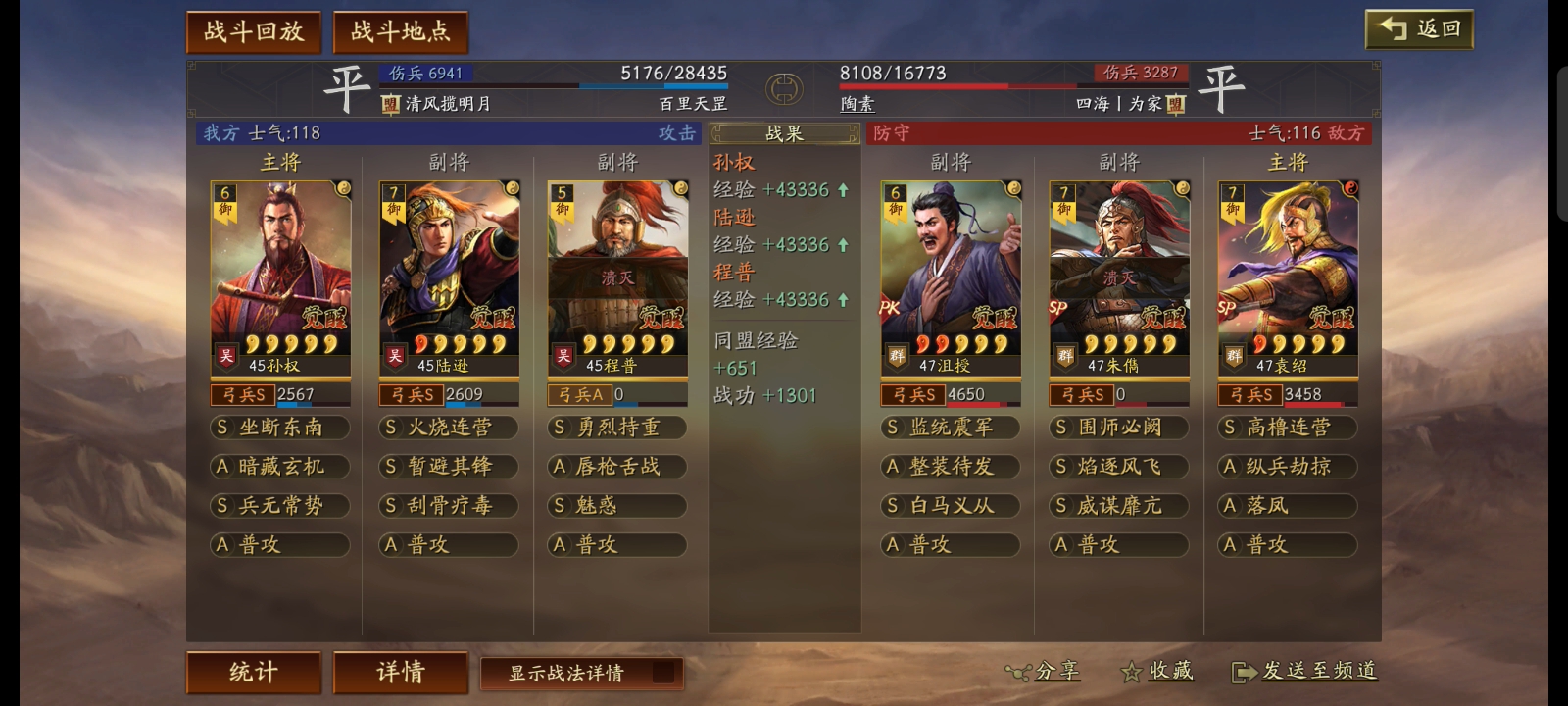Open the 统计 statistics tab
1568x706 pixels.
coord(253,673)
